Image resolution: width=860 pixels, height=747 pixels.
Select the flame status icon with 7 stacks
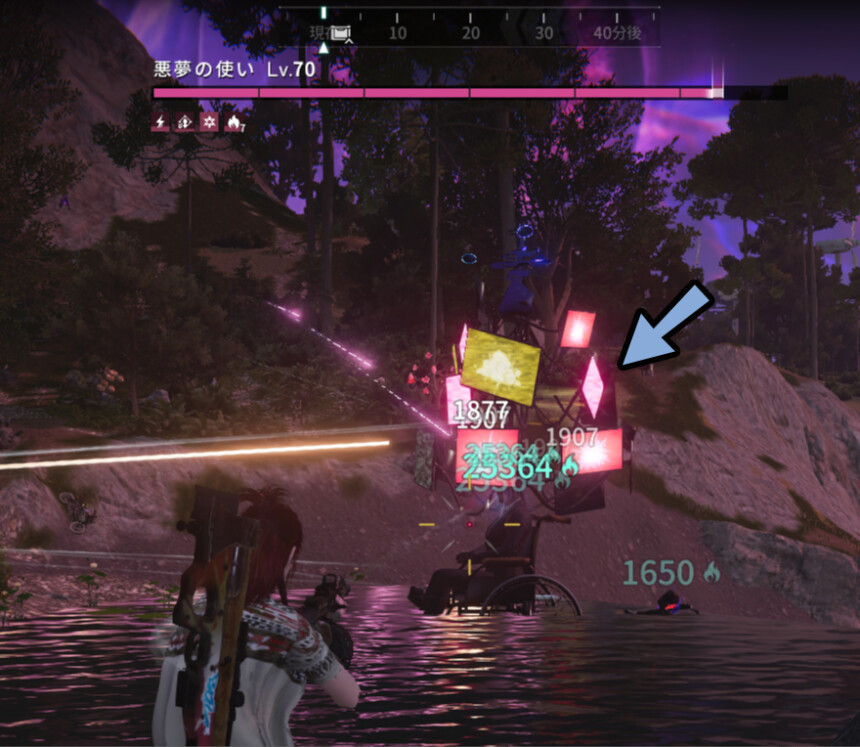tap(234, 122)
